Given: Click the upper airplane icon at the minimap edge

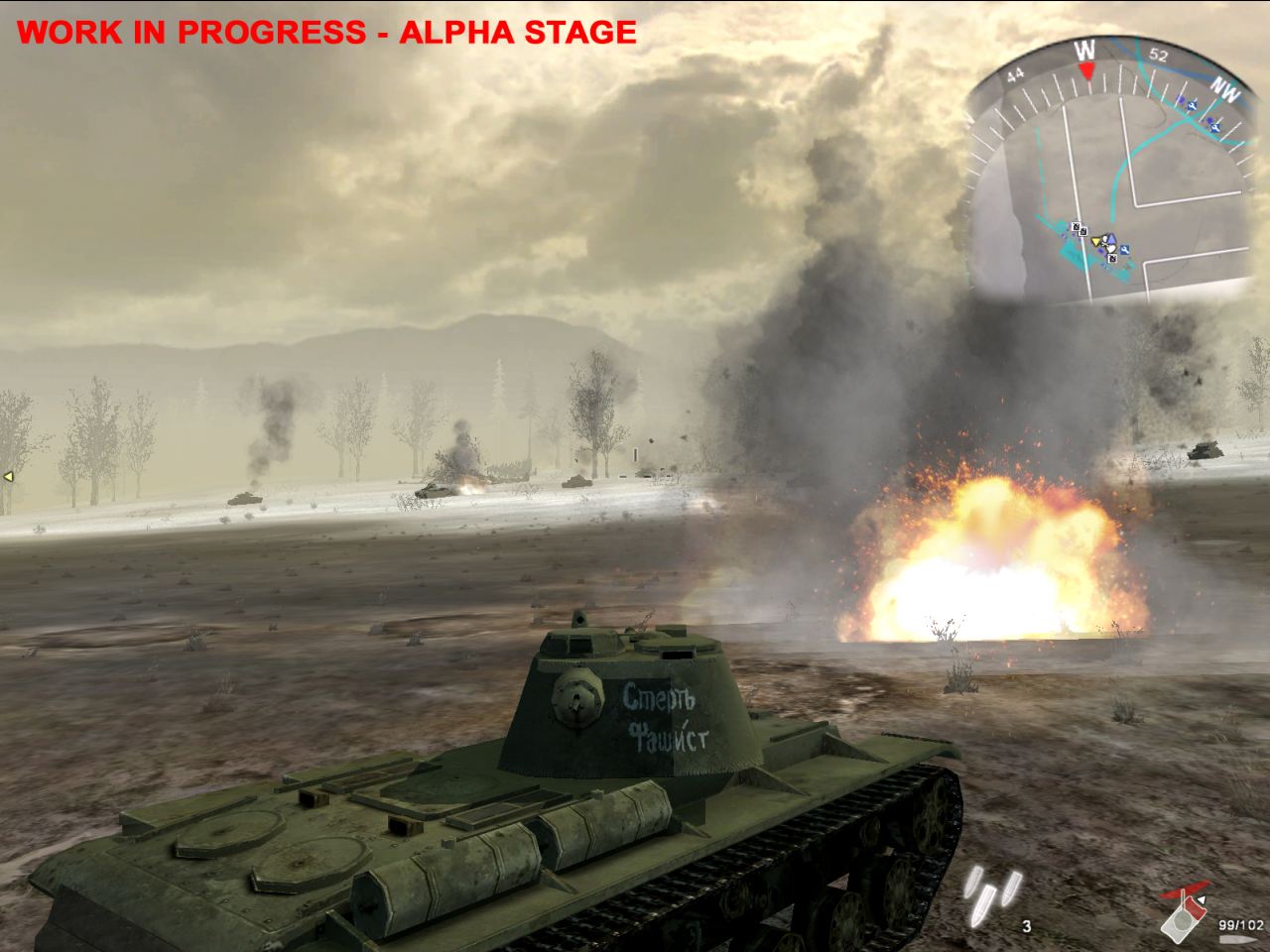Looking at the screenshot, I should [x=1193, y=105].
